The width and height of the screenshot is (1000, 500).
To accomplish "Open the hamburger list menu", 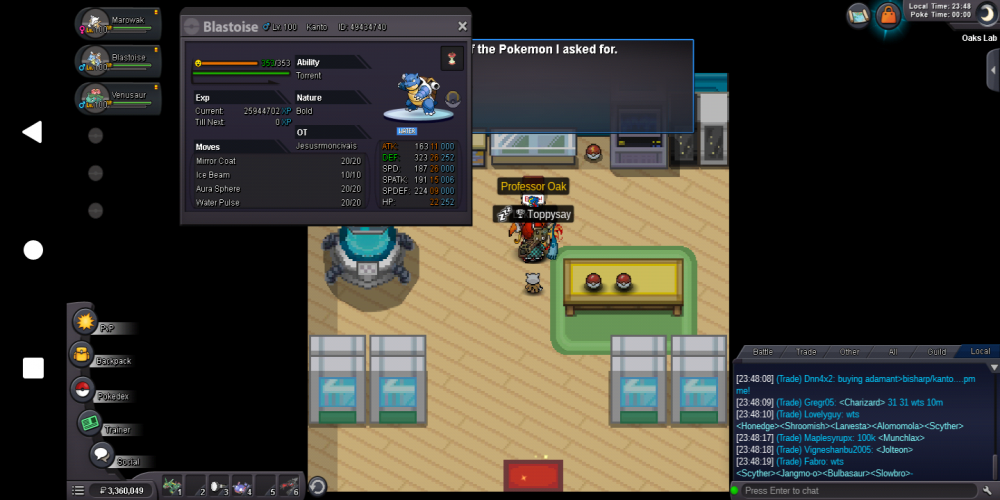I will click(x=78, y=490).
